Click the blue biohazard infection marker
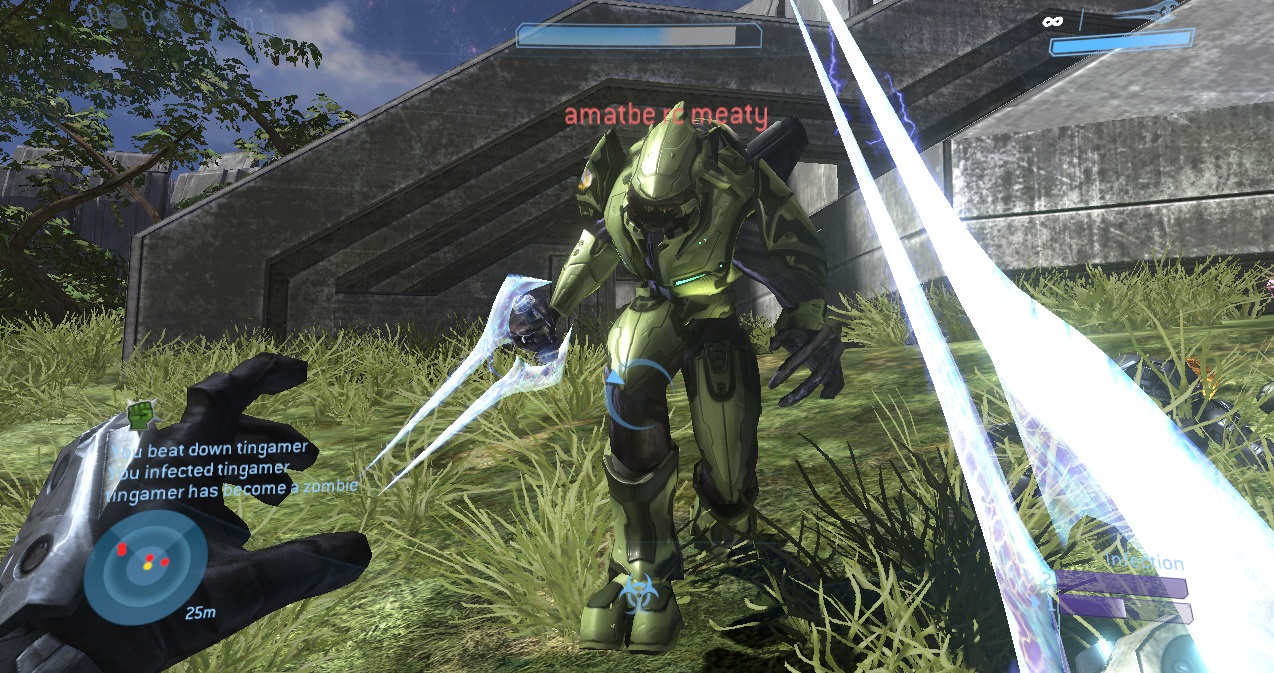This screenshot has height=673, width=1274. [x=636, y=594]
